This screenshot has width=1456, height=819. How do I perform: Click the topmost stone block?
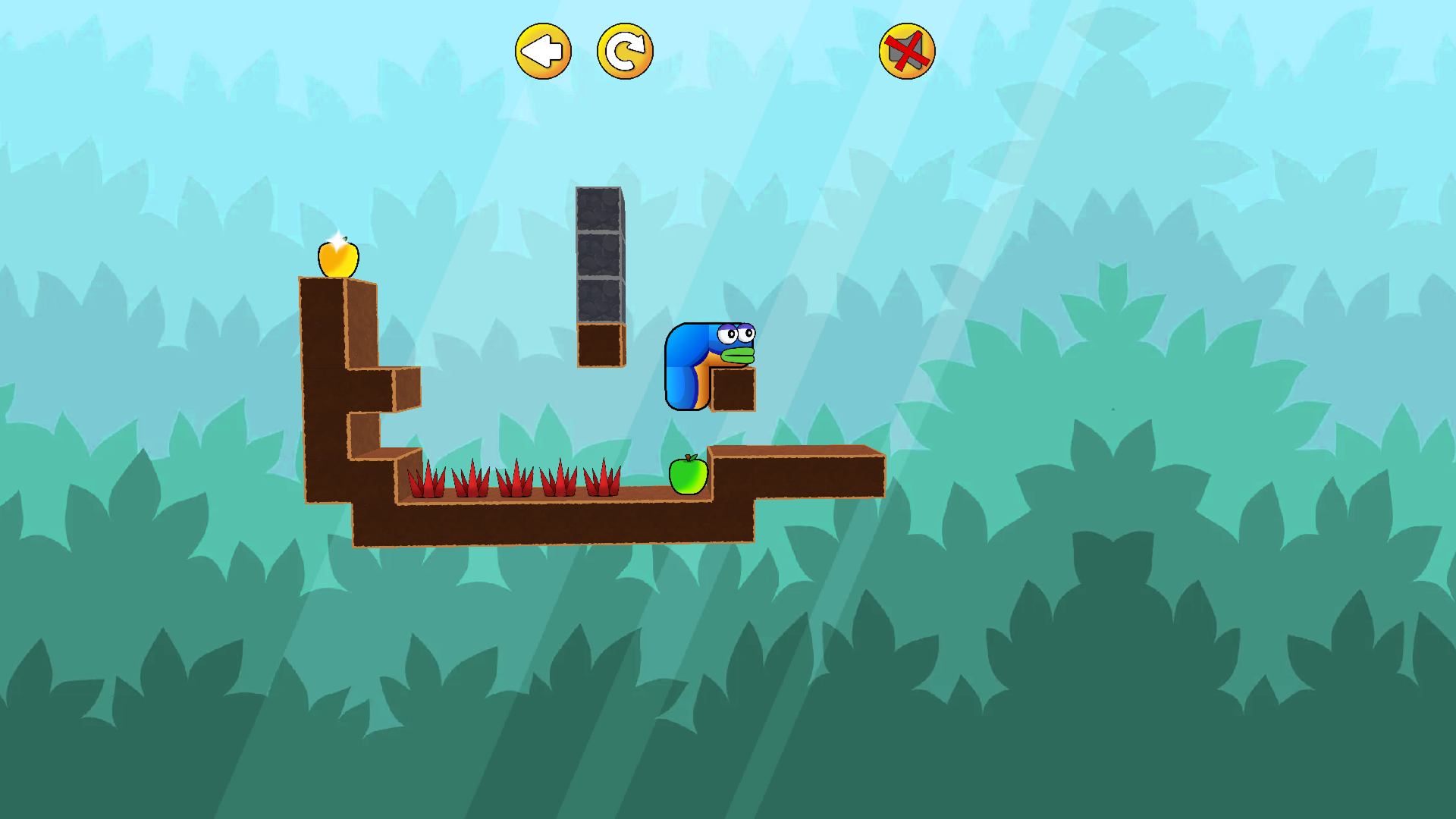pos(598,209)
